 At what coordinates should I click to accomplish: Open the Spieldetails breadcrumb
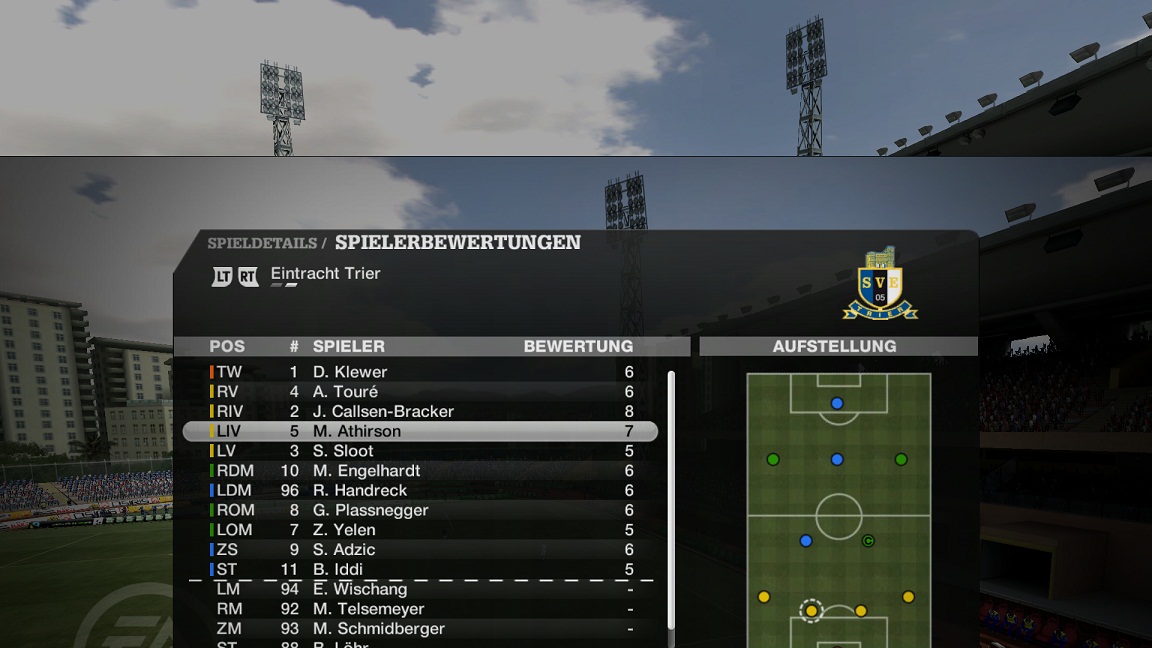click(x=261, y=243)
